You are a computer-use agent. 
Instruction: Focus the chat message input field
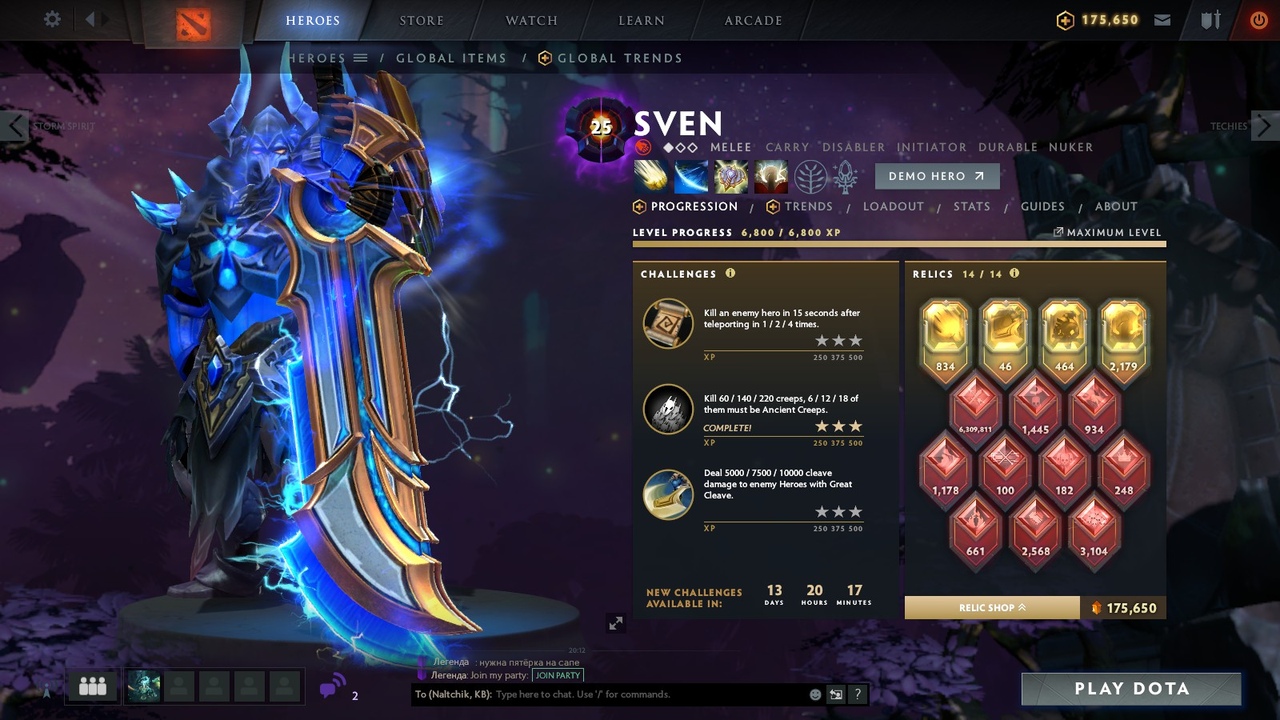[650, 694]
